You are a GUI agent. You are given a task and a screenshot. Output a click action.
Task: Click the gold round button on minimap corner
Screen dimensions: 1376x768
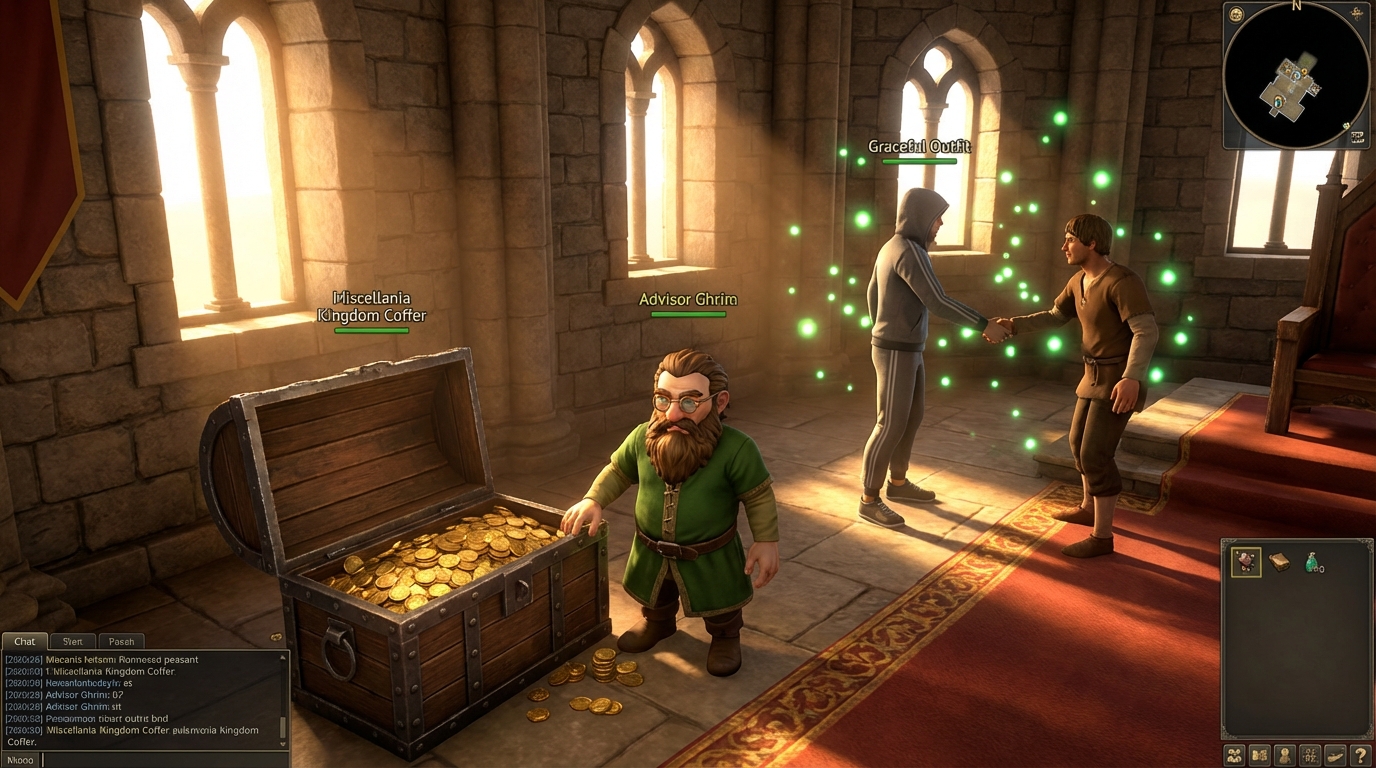tap(1236, 14)
